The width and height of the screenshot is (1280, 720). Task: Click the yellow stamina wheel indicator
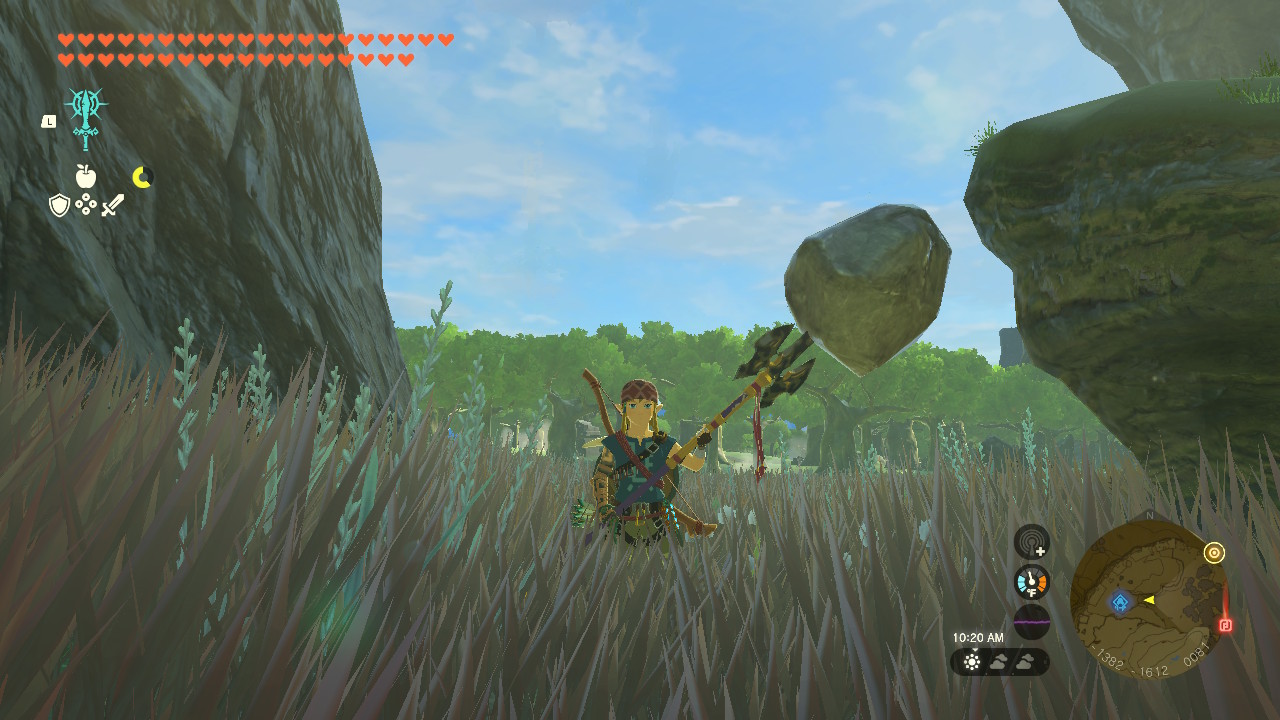pyautogui.click(x=142, y=178)
